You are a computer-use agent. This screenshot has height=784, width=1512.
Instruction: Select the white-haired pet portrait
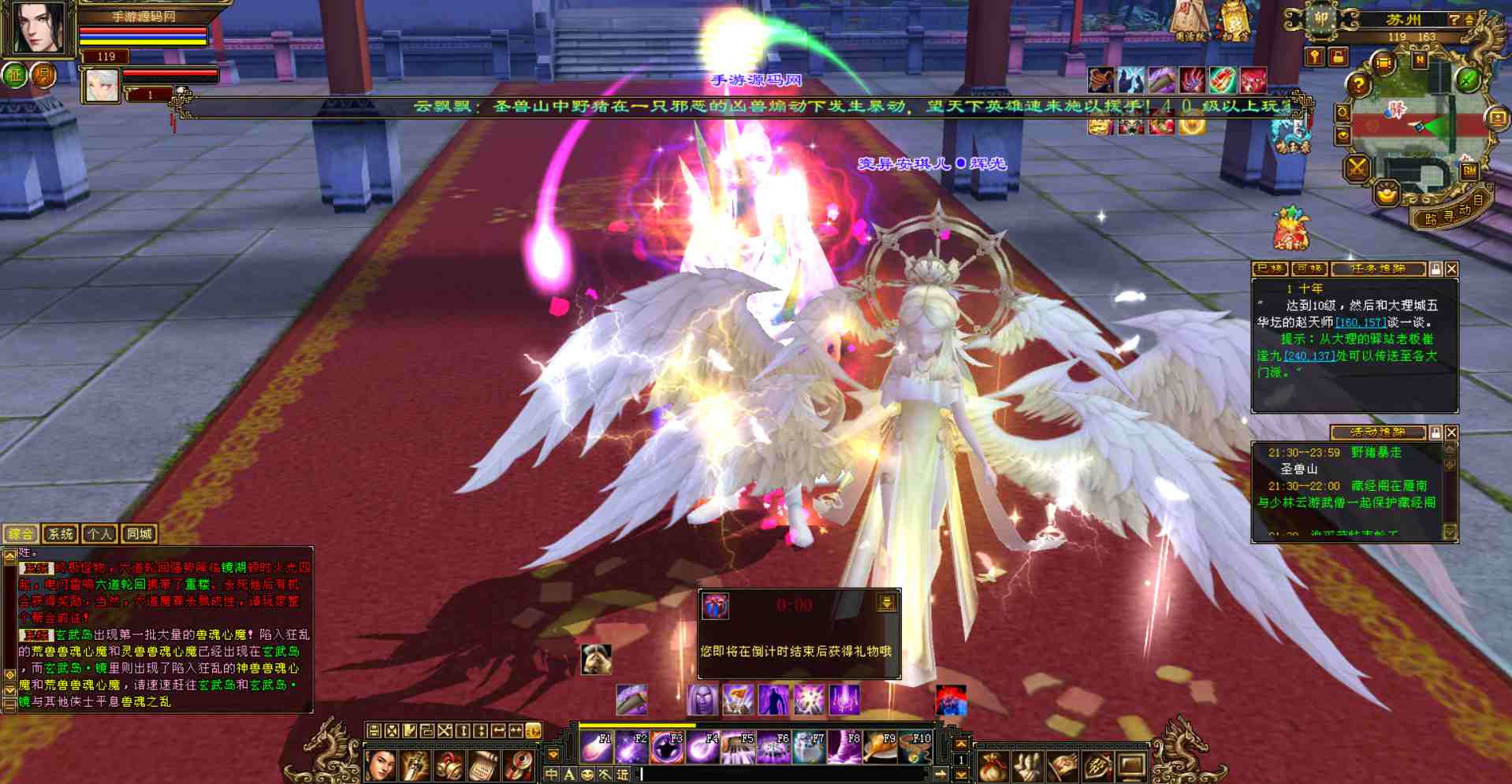tap(100, 85)
